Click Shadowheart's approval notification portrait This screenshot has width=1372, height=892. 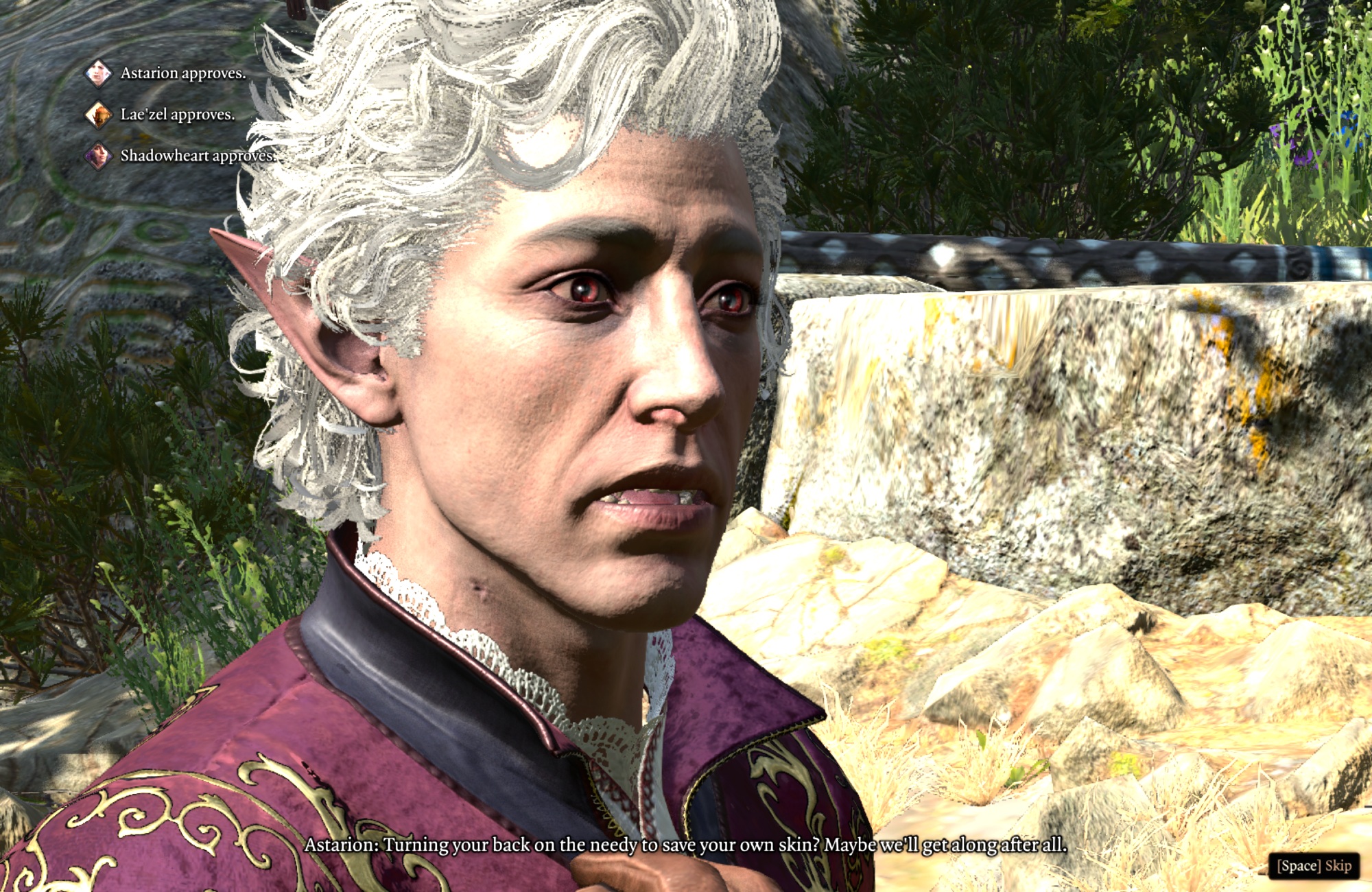98,156
